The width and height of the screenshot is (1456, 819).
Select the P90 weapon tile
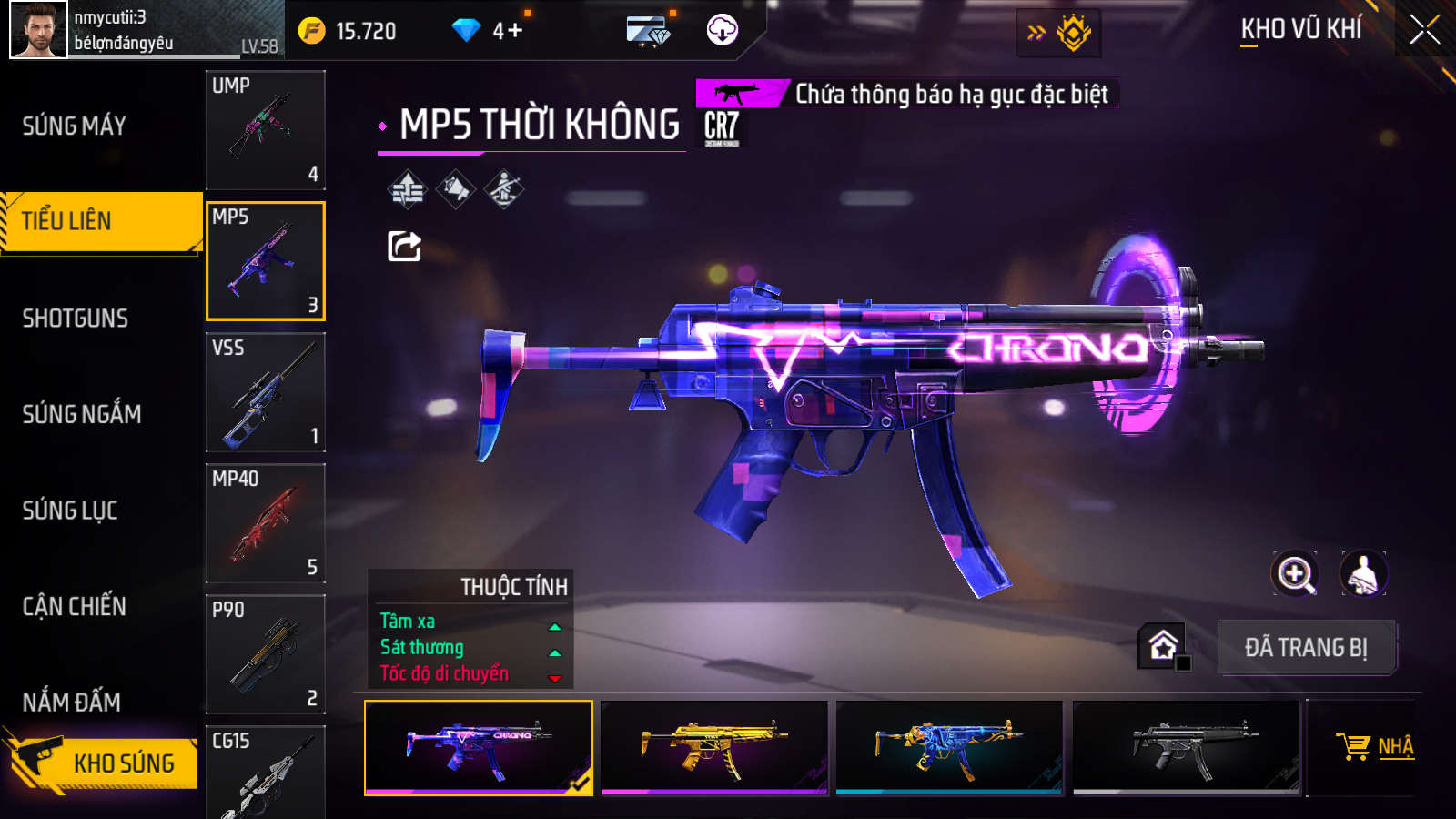266,654
